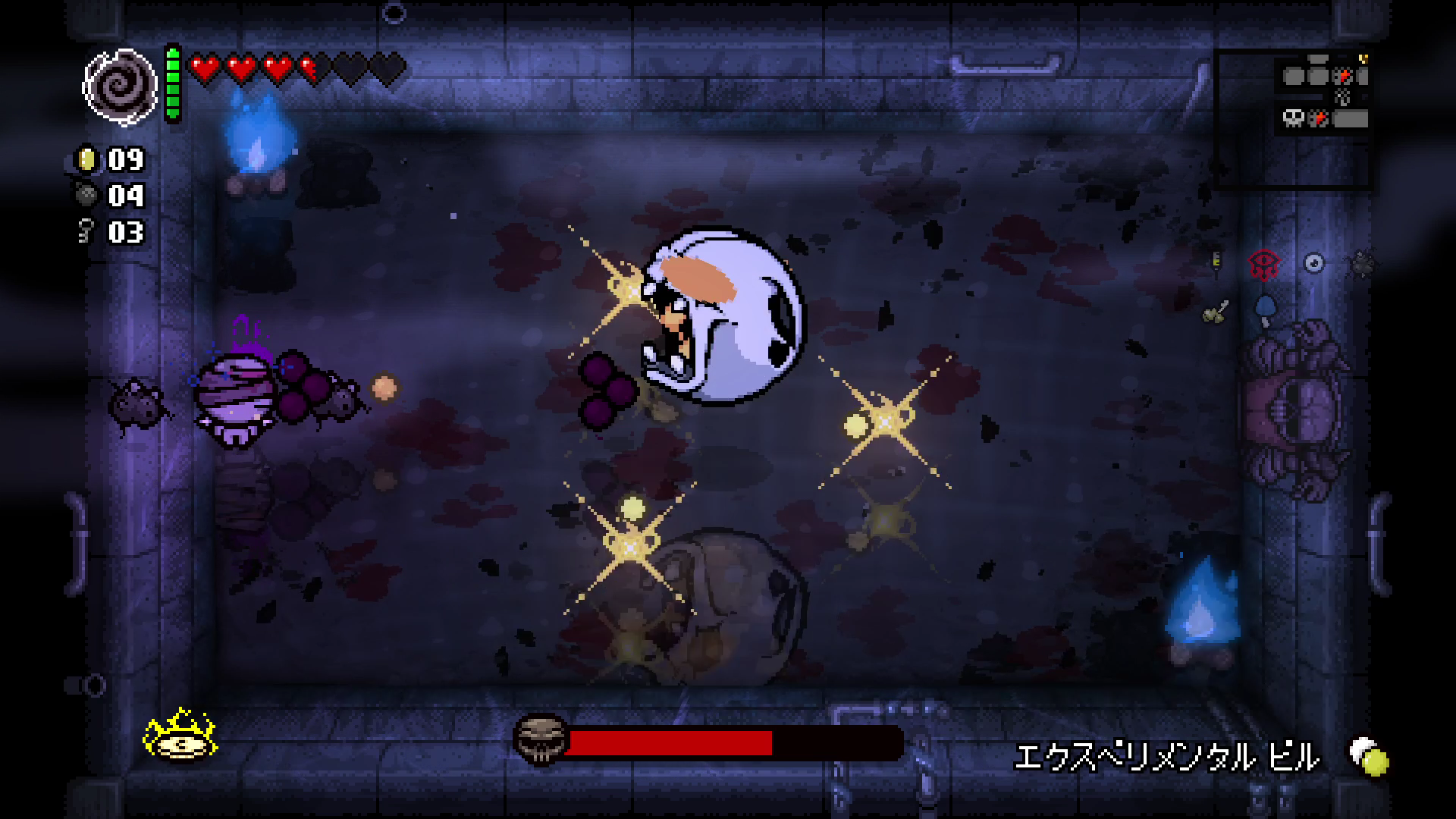The image size is (1456, 819).
Task: Select the red eye sigil item
Action: [1263, 264]
